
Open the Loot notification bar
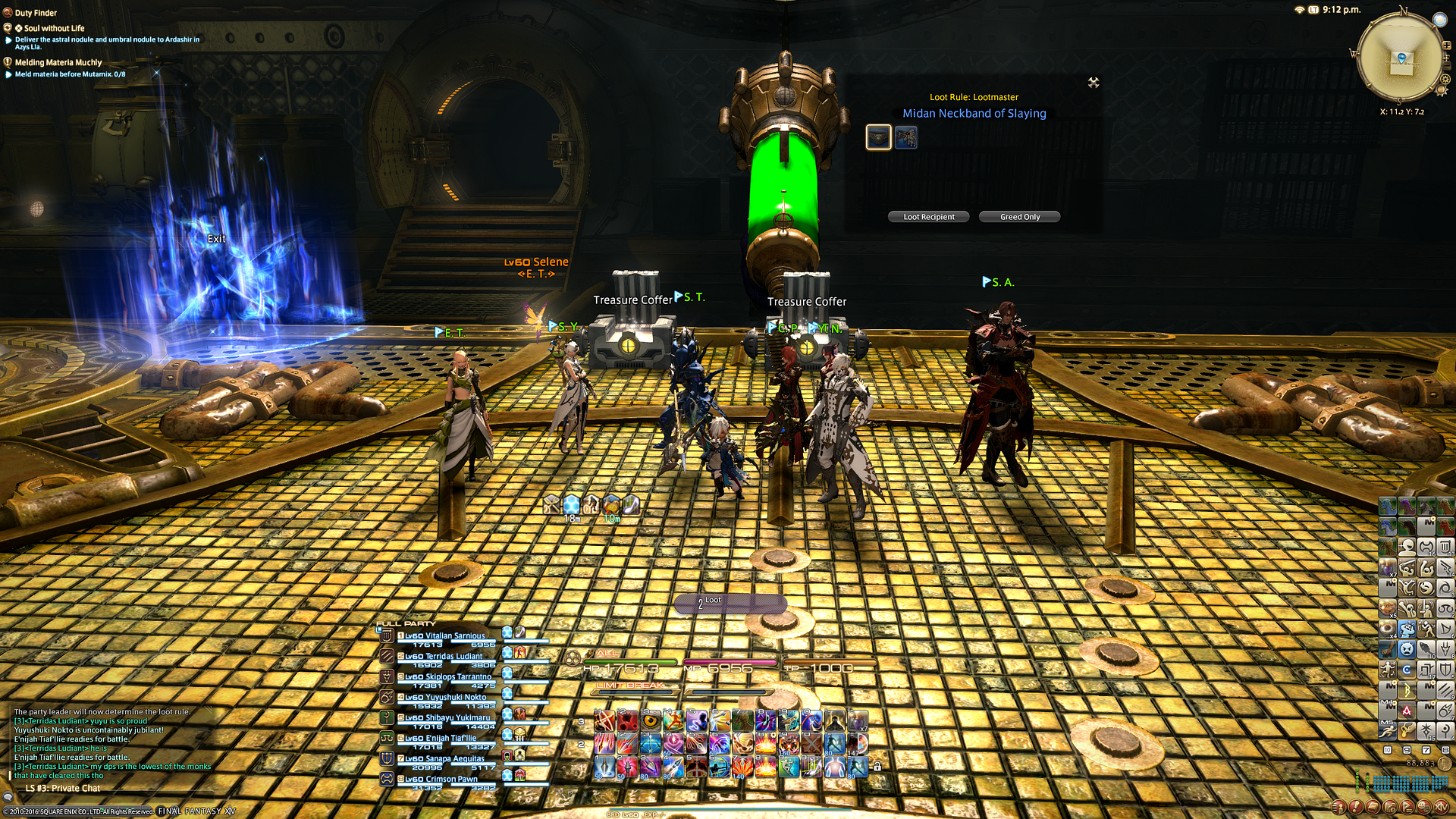730,603
